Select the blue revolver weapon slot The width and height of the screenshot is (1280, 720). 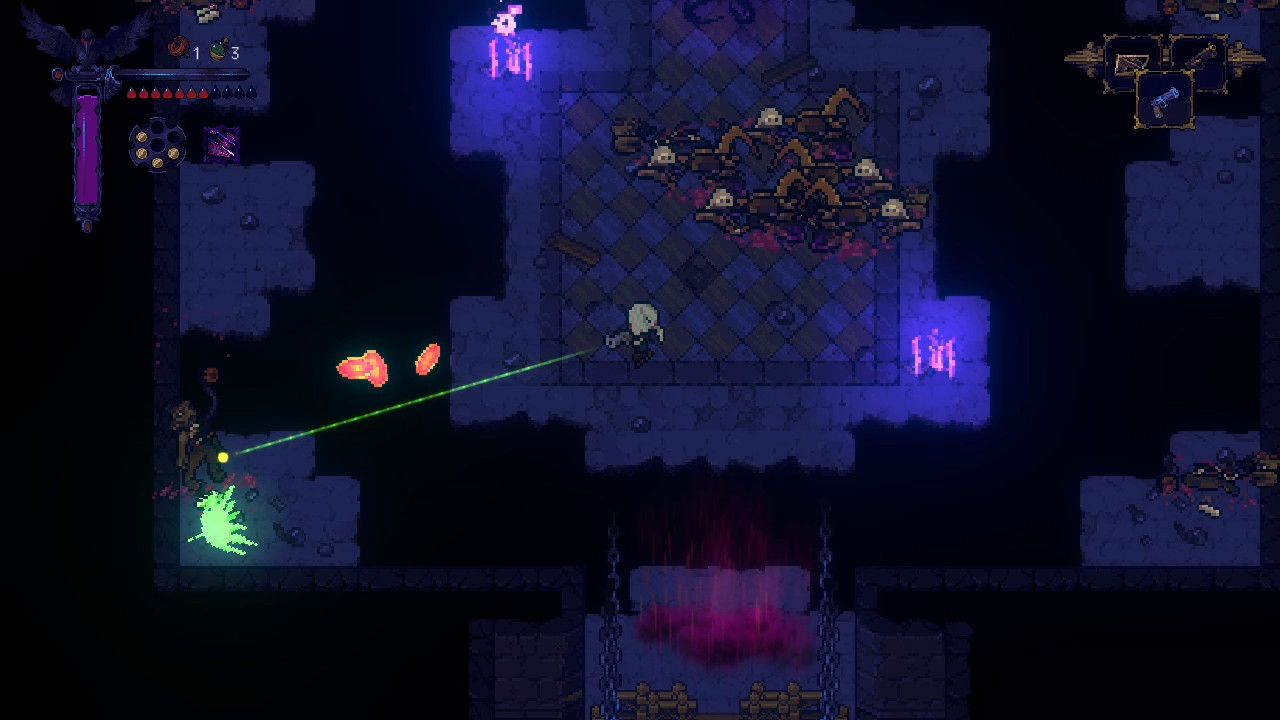(1165, 100)
